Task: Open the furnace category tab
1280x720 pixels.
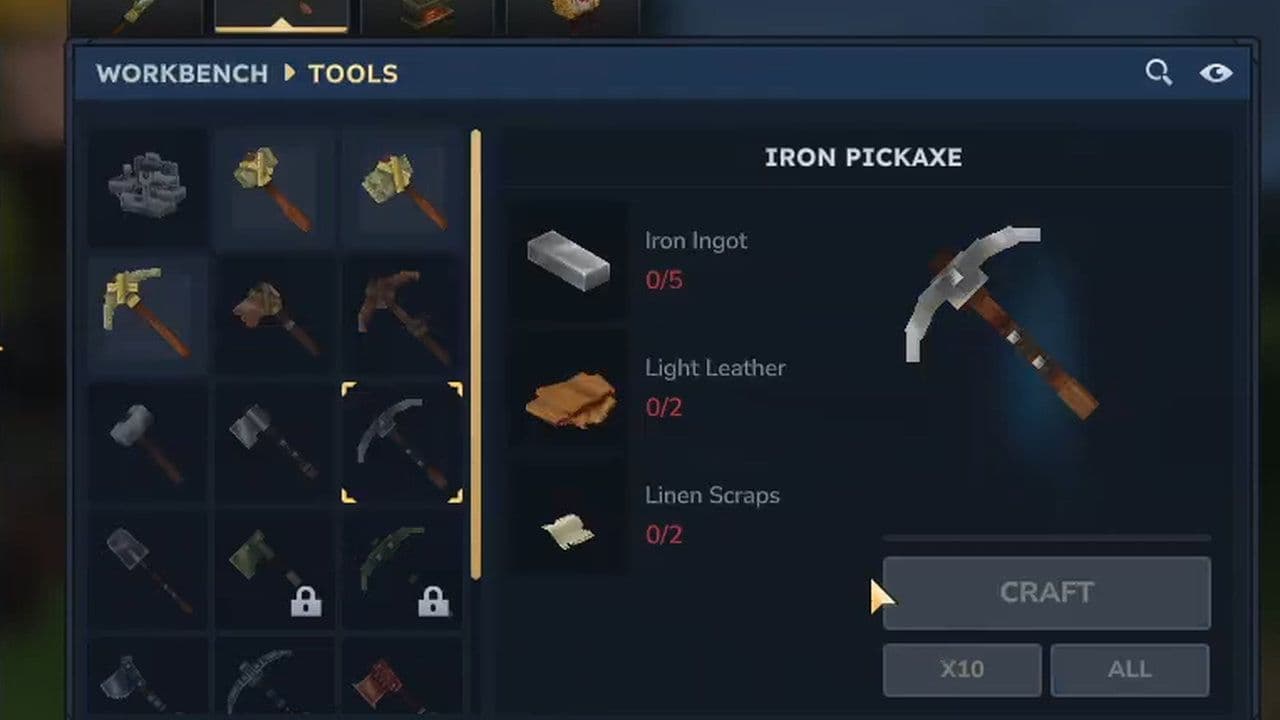Action: 430,14
